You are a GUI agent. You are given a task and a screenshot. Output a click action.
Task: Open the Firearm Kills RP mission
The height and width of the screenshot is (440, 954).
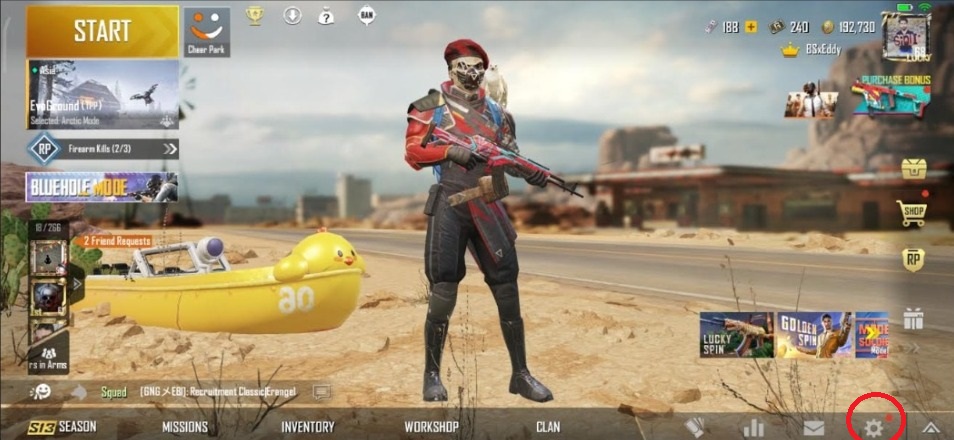click(104, 149)
